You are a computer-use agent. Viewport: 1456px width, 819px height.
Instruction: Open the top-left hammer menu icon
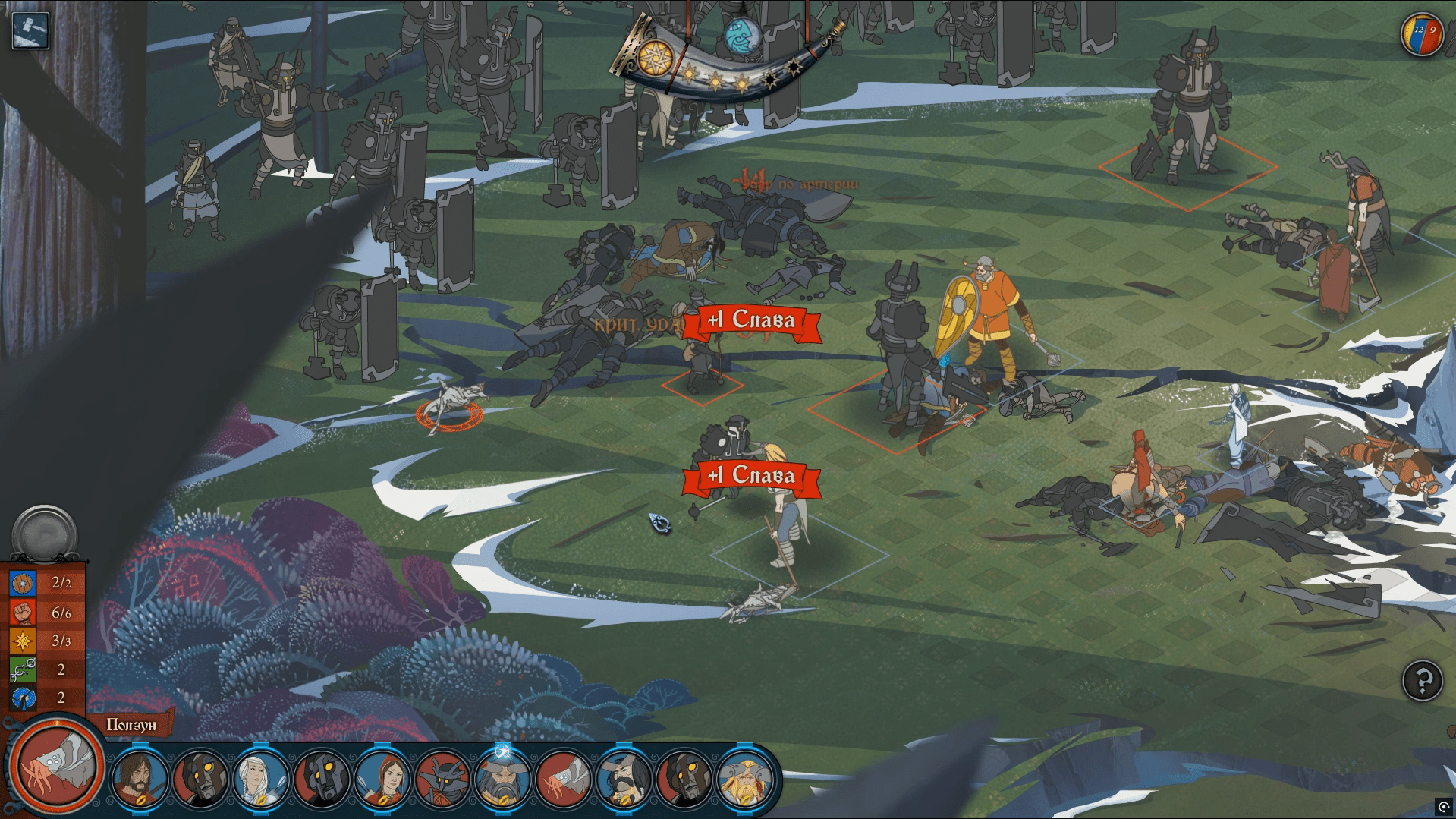[30, 30]
